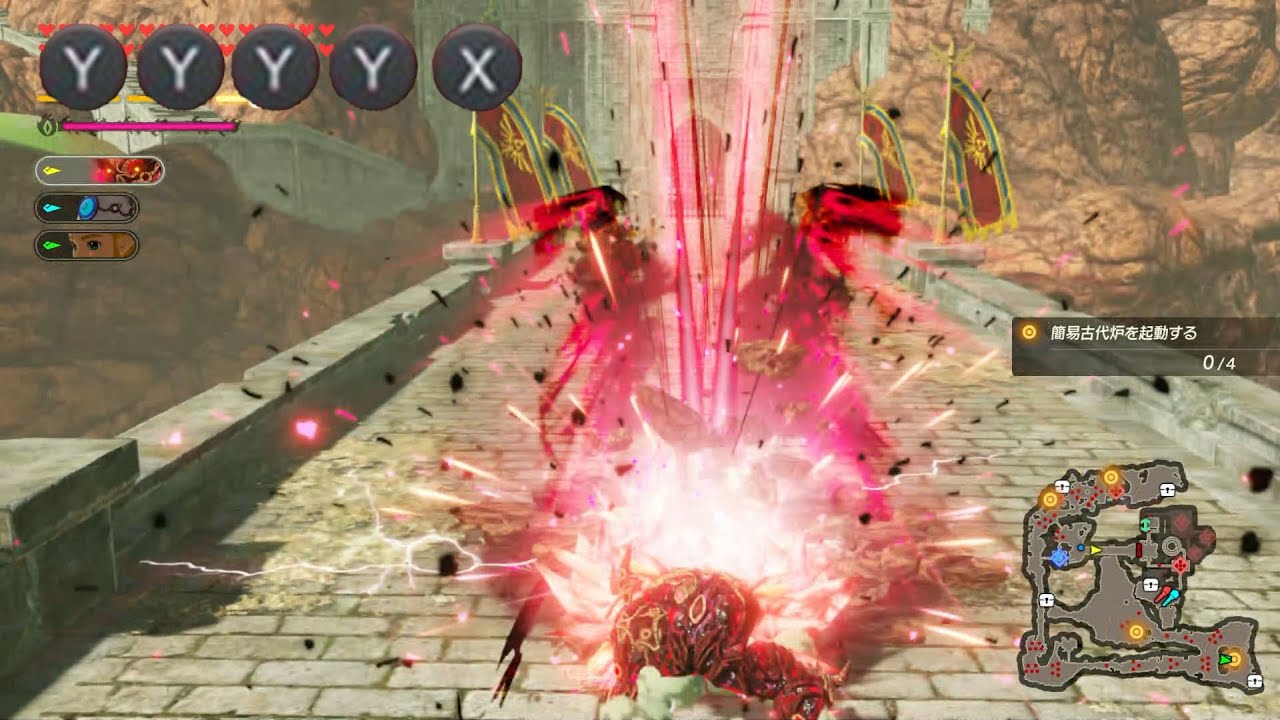Select the green double-arrow minimap marker
The height and width of the screenshot is (720, 1280).
pyautogui.click(x=1146, y=524)
